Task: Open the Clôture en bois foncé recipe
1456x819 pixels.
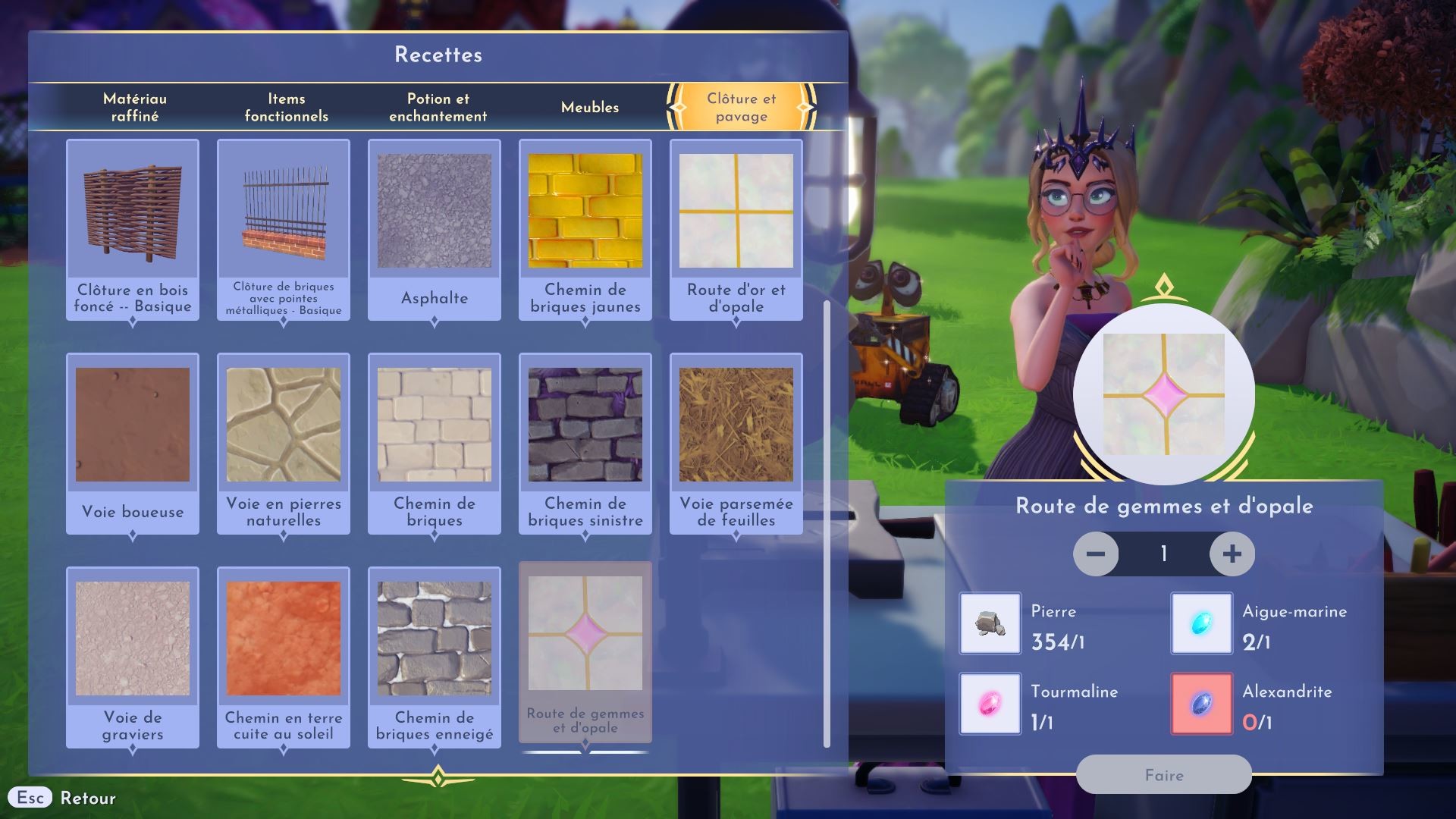Action: click(132, 211)
